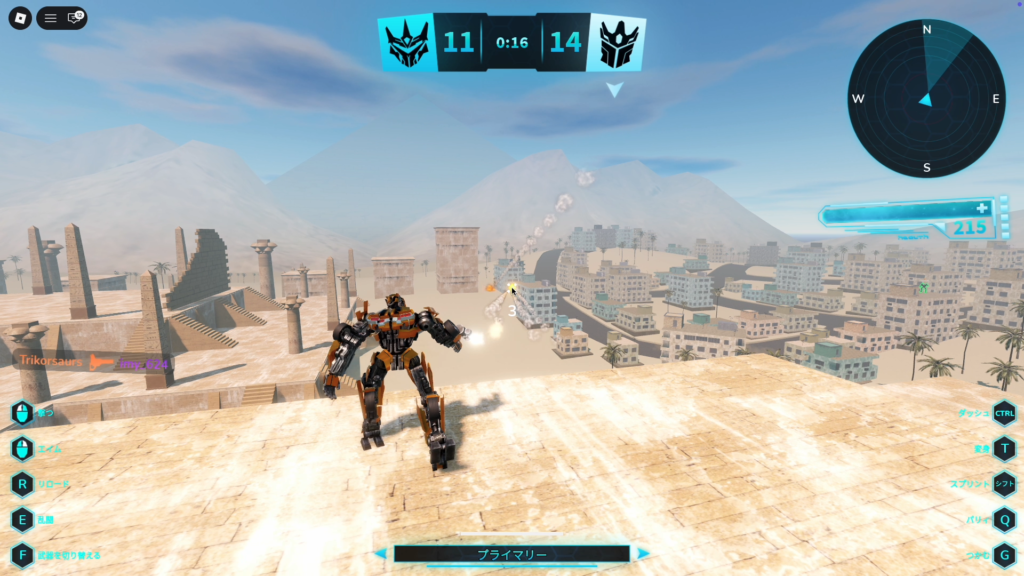Switch weapon with the left arrow
This screenshot has width=1024, height=576.
pyautogui.click(x=380, y=554)
